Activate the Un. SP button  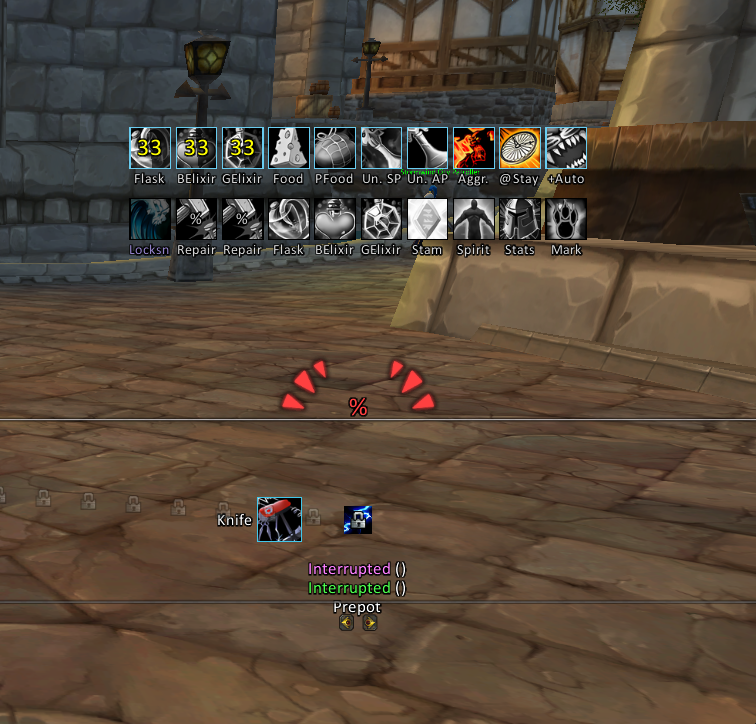(381, 148)
